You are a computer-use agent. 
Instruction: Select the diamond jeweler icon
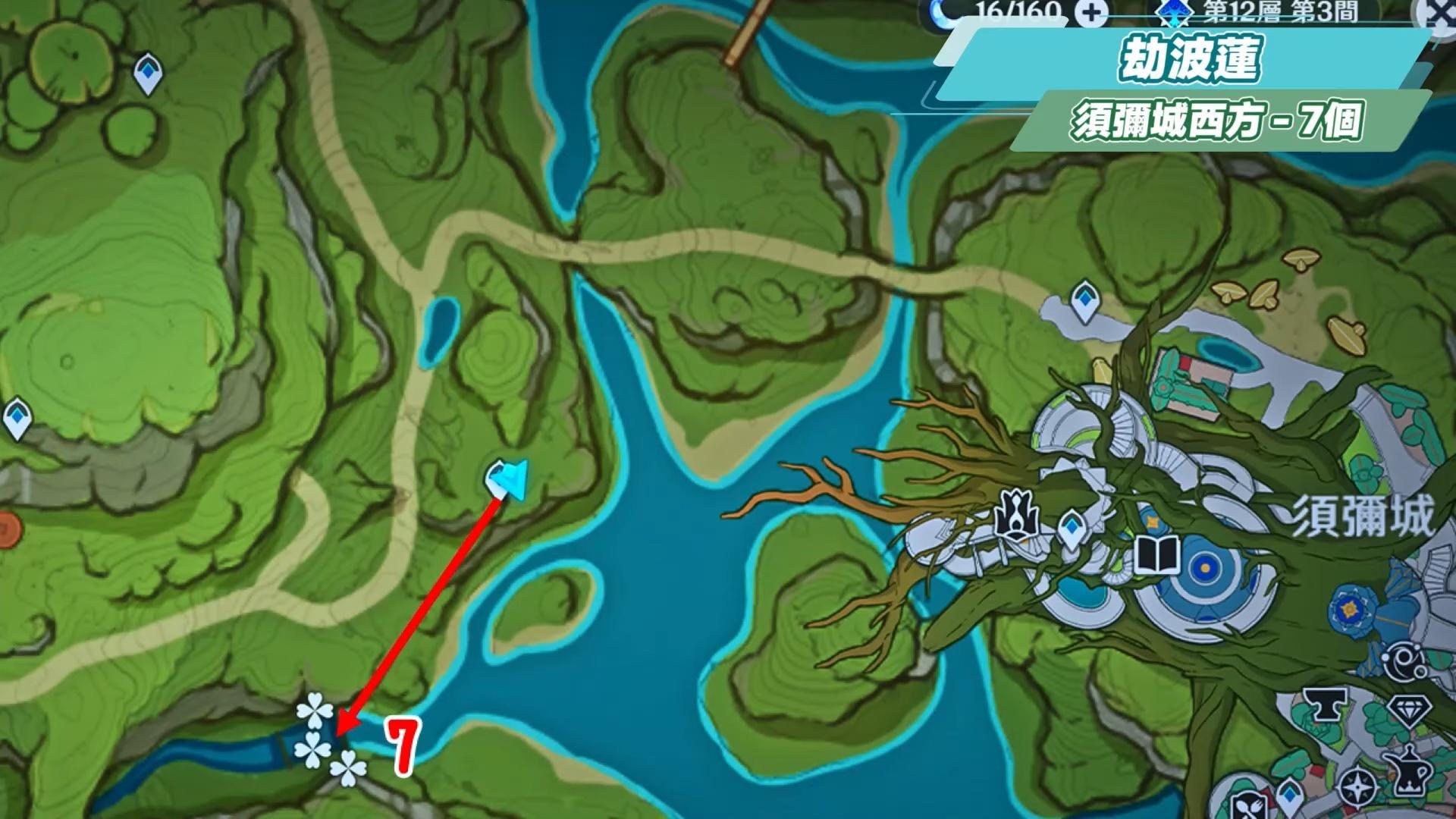click(x=1408, y=712)
